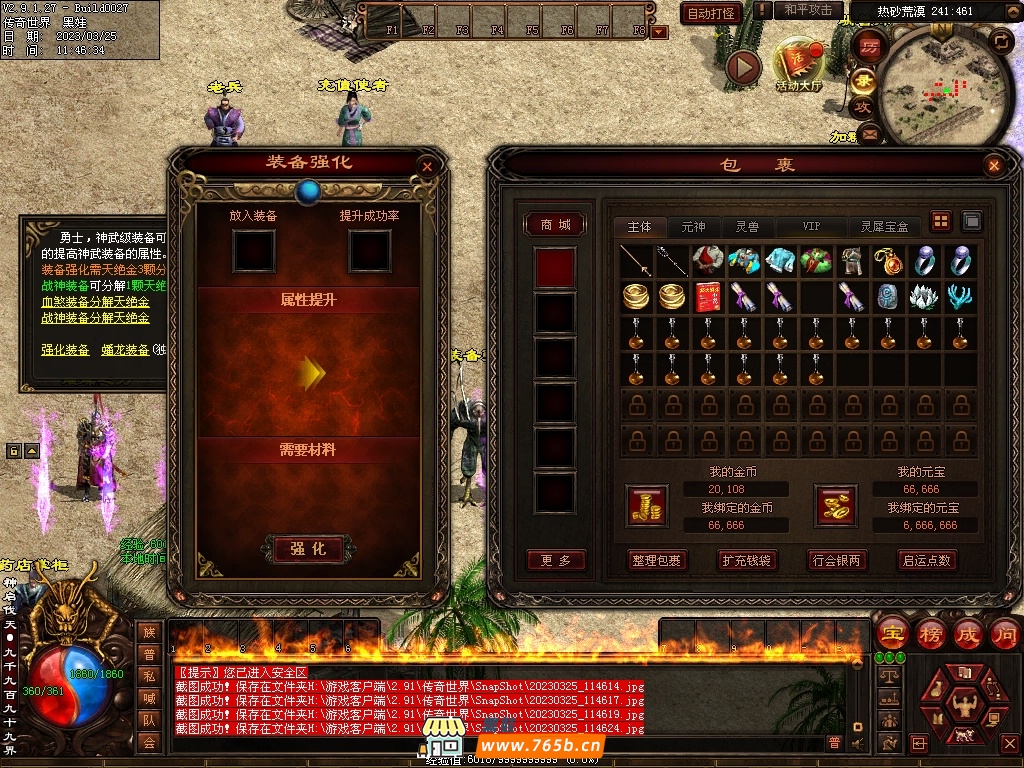Viewport: 1024px width, 768px height.
Task: Select the amulet necklace with red gem
Action: pos(888,262)
